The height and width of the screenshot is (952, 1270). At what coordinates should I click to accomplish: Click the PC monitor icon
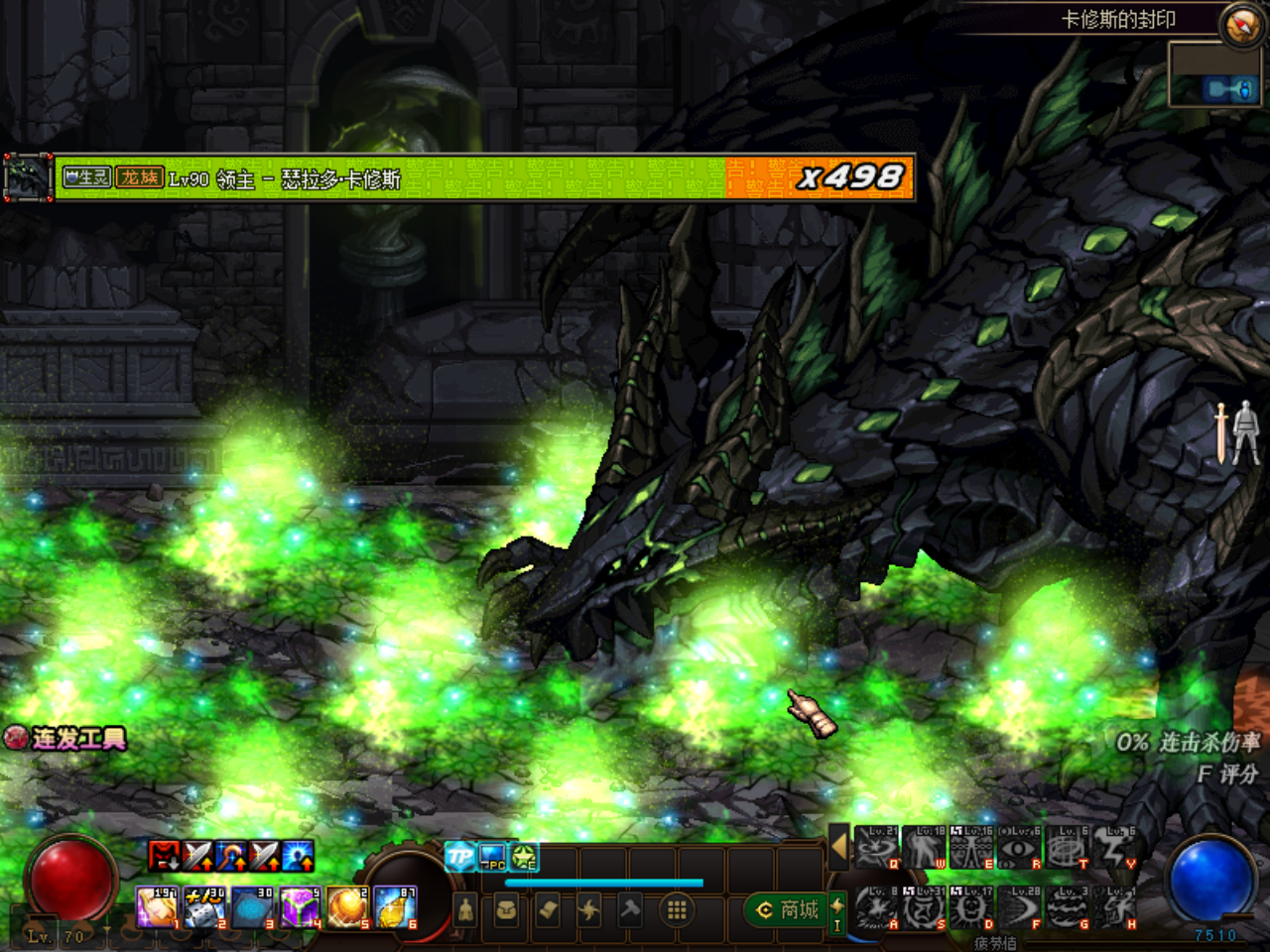point(492,856)
